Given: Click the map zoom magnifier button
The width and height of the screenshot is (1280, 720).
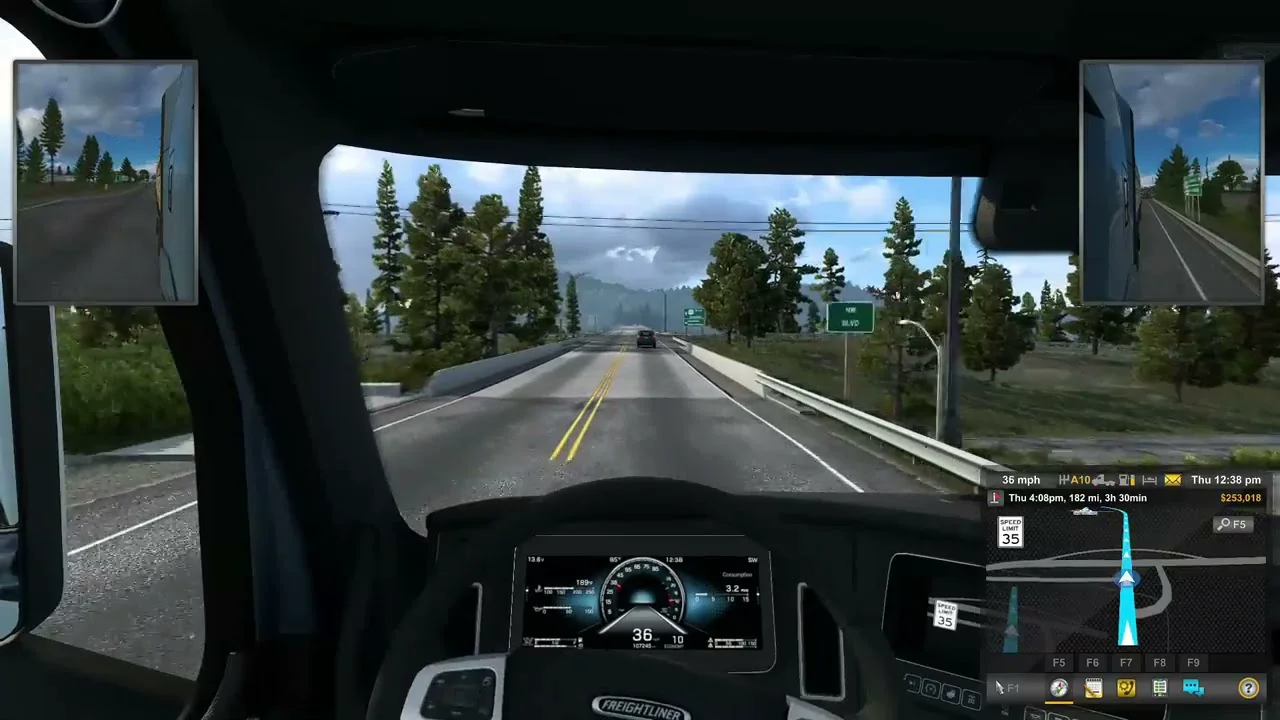Looking at the screenshot, I should pos(1232,524).
